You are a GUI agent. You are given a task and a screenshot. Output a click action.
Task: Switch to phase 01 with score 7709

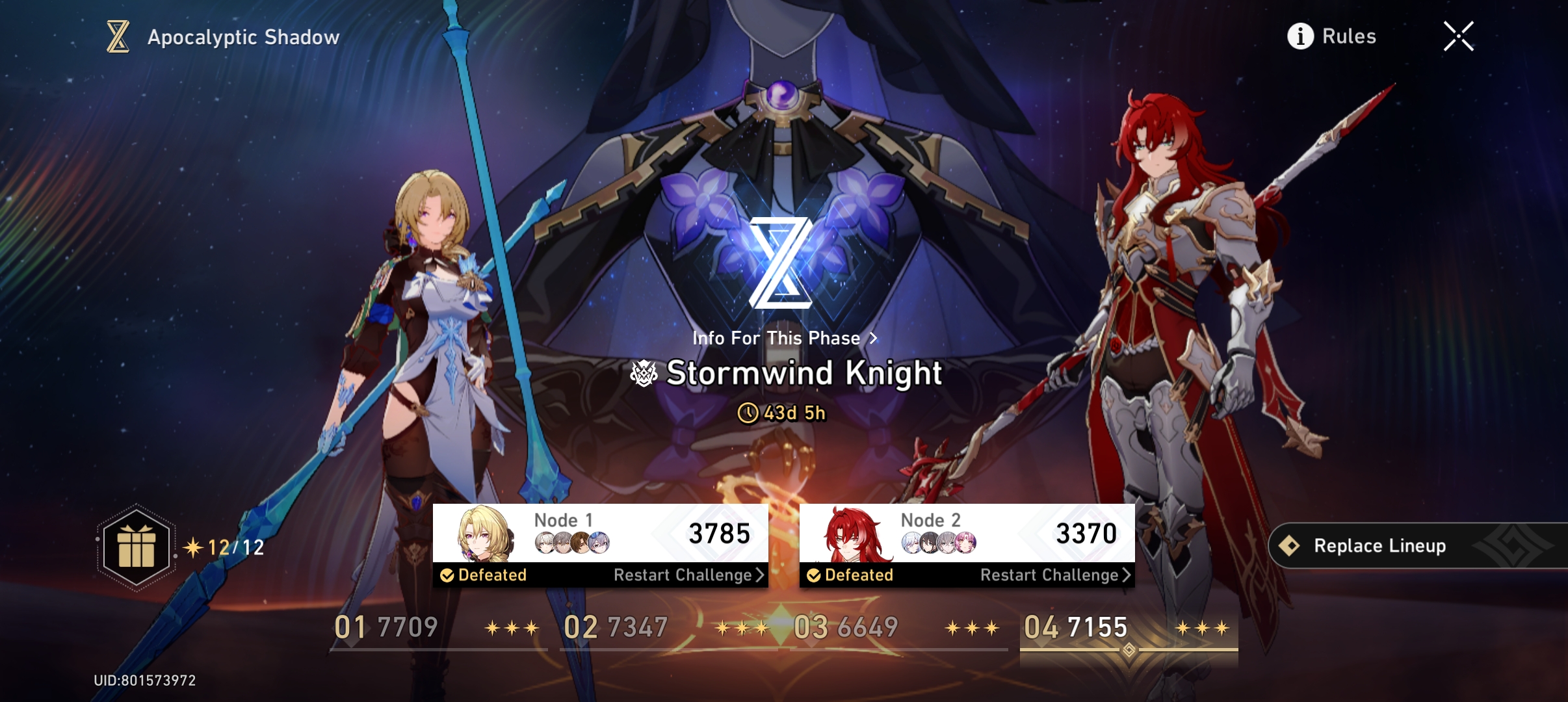point(385,626)
